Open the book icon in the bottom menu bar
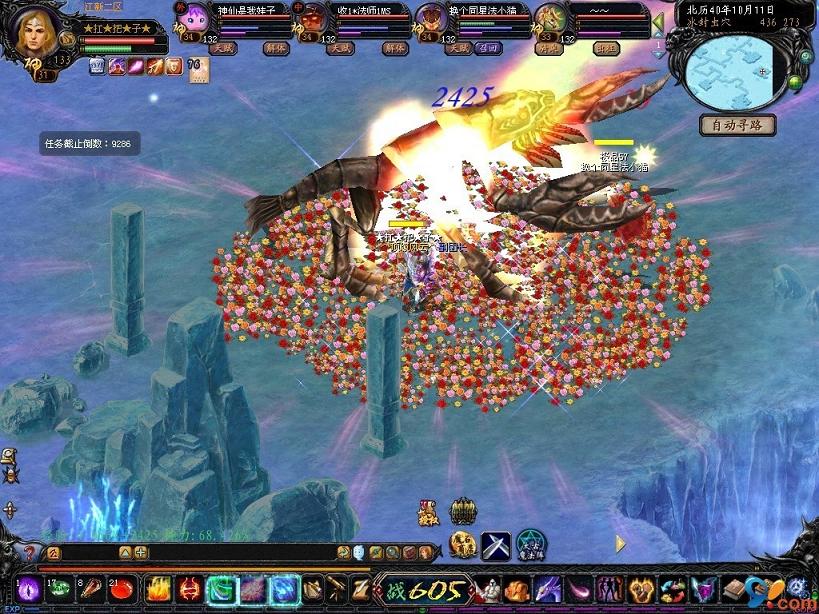Viewport: 819px width, 614px height. tap(737, 590)
